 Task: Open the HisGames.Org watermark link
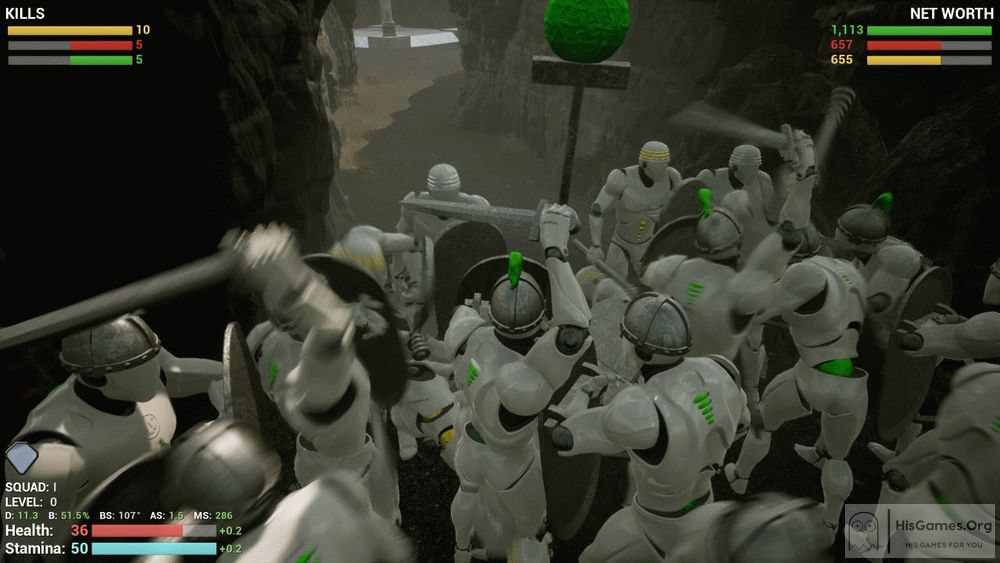pyautogui.click(x=920, y=532)
